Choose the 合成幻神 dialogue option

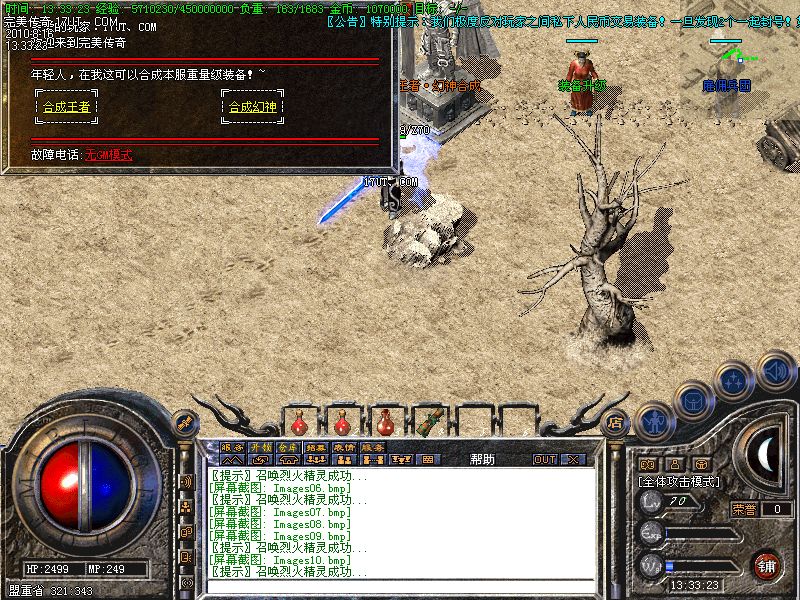coord(252,107)
